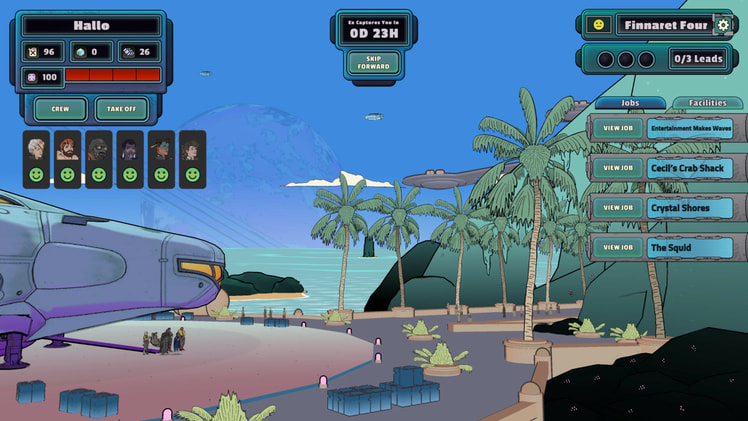
Task: Click the planet mood face icon
Action: (x=599, y=25)
